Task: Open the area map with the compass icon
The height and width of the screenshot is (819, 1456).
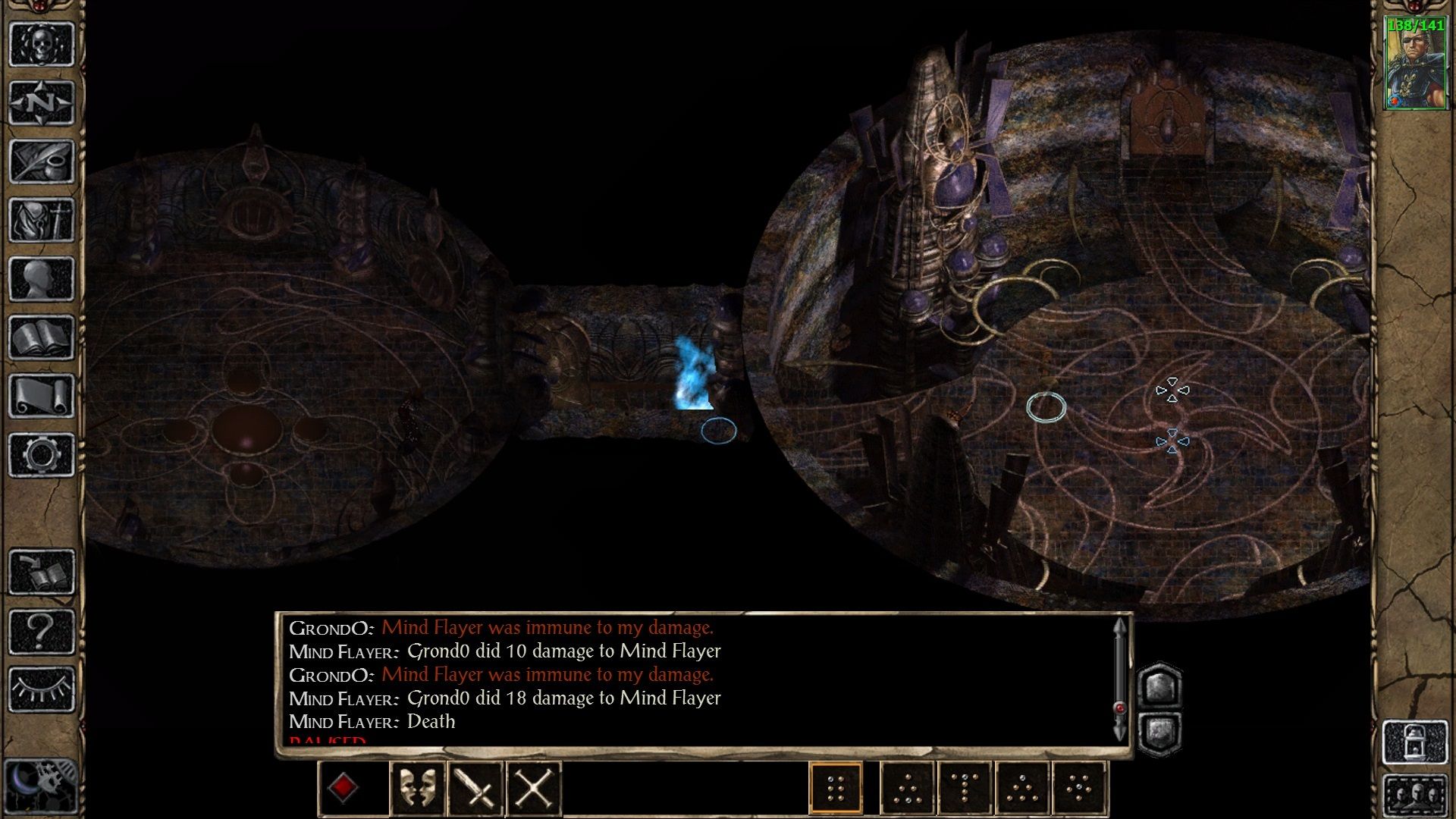Action: [x=42, y=102]
